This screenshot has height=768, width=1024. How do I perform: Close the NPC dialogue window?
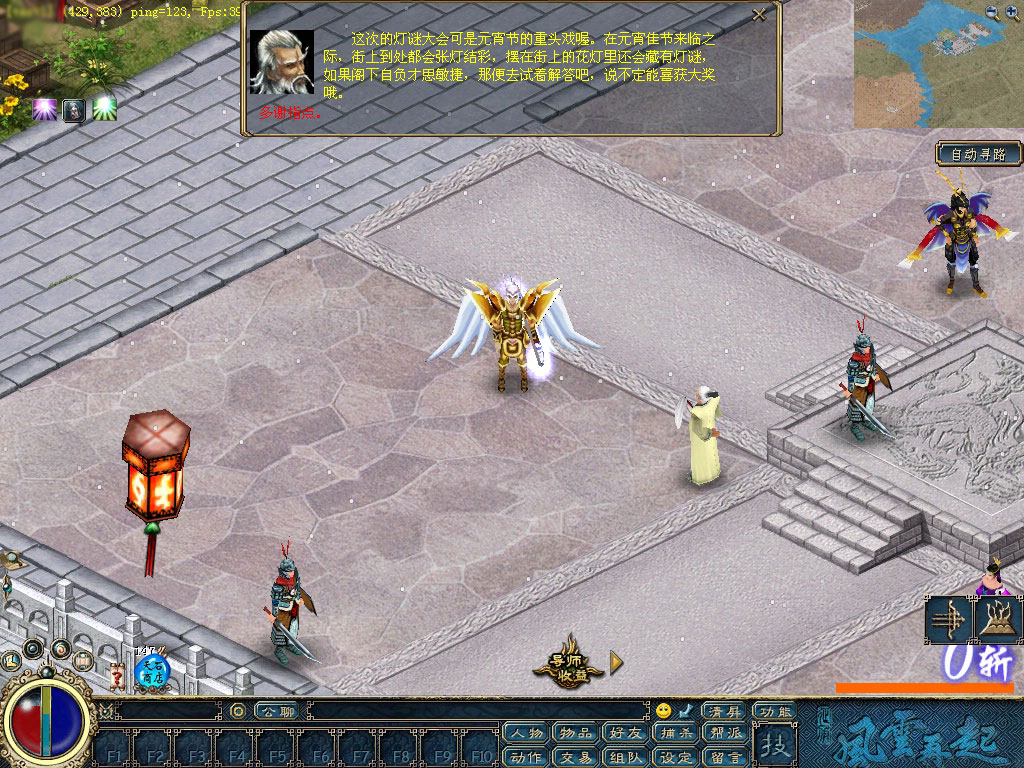tap(759, 15)
